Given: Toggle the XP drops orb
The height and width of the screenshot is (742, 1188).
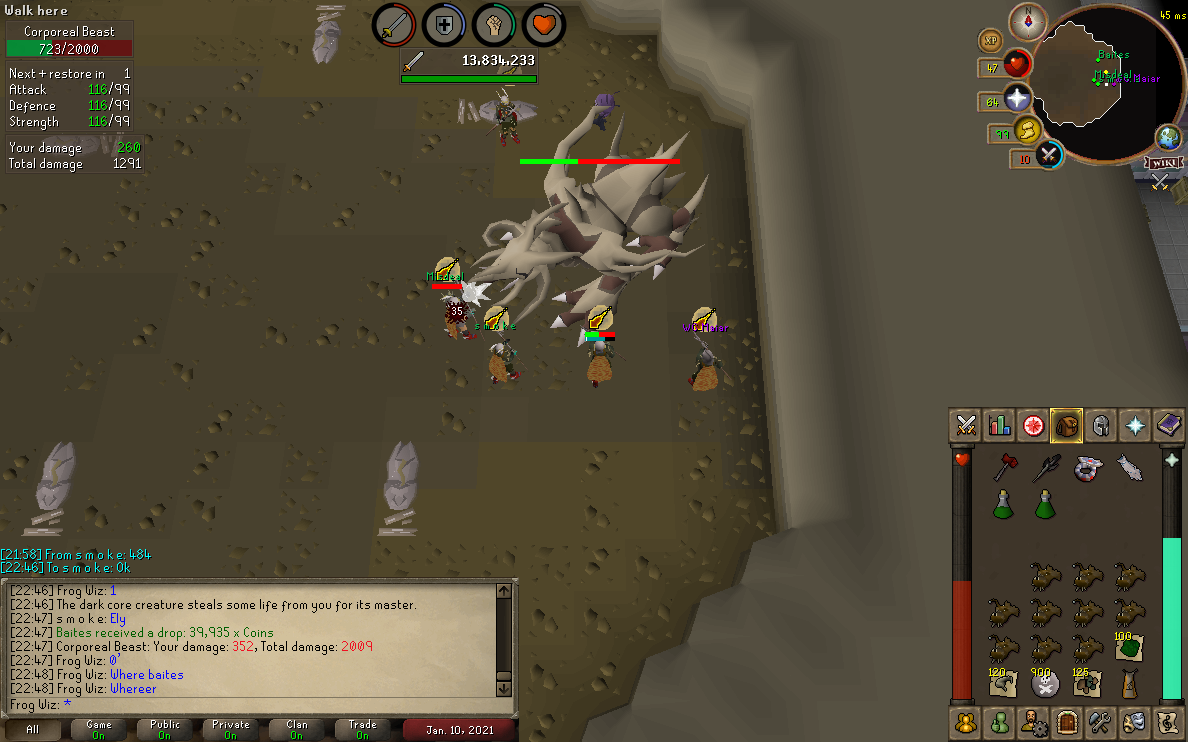Looking at the screenshot, I should point(991,41).
